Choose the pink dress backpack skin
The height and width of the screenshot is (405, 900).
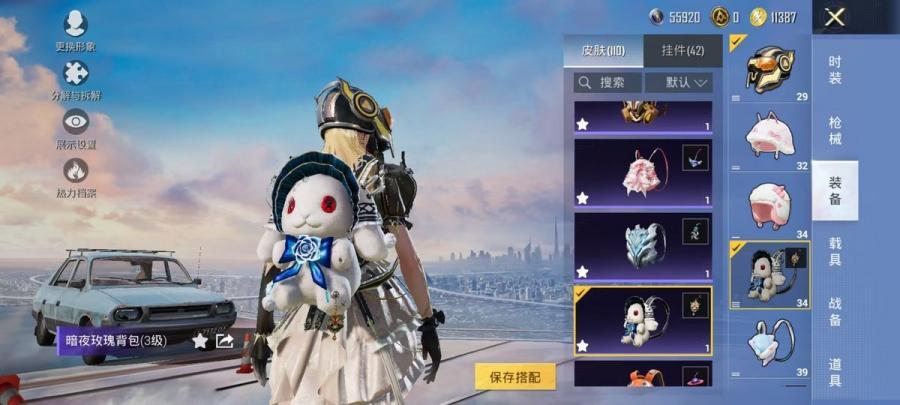point(643,172)
